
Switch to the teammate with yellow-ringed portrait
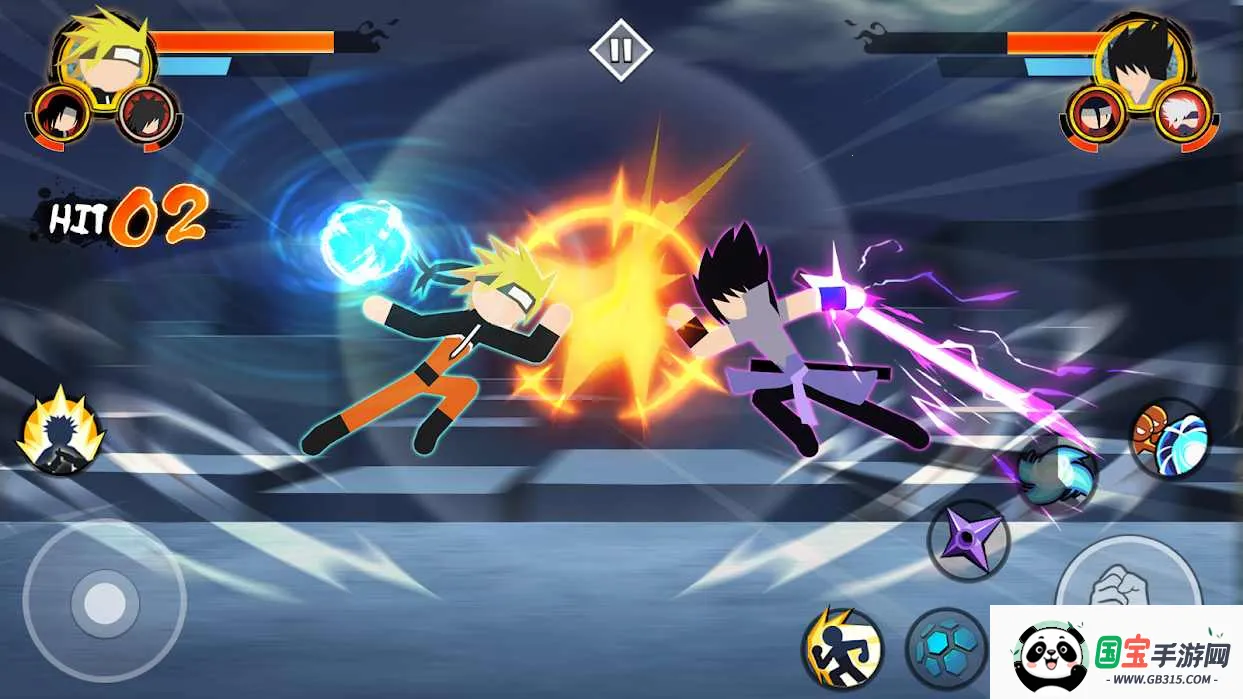(x=61, y=115)
